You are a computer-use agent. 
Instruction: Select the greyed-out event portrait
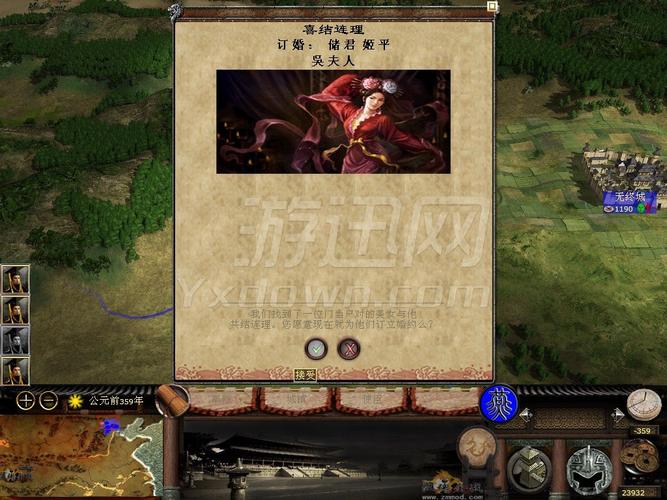pyautogui.click(x=14, y=341)
